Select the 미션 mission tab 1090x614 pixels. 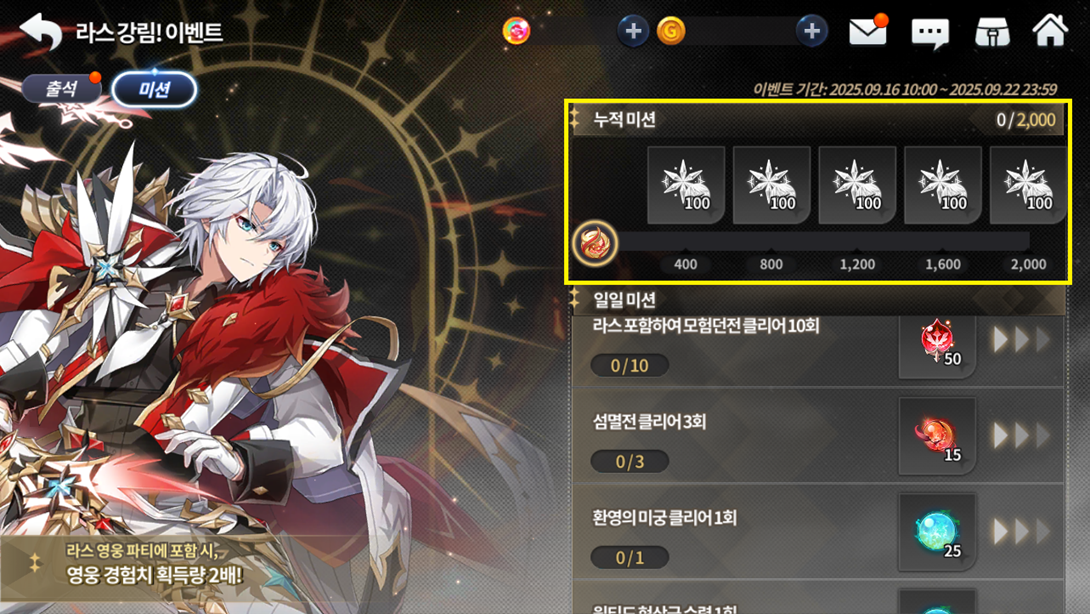pyautogui.click(x=154, y=90)
